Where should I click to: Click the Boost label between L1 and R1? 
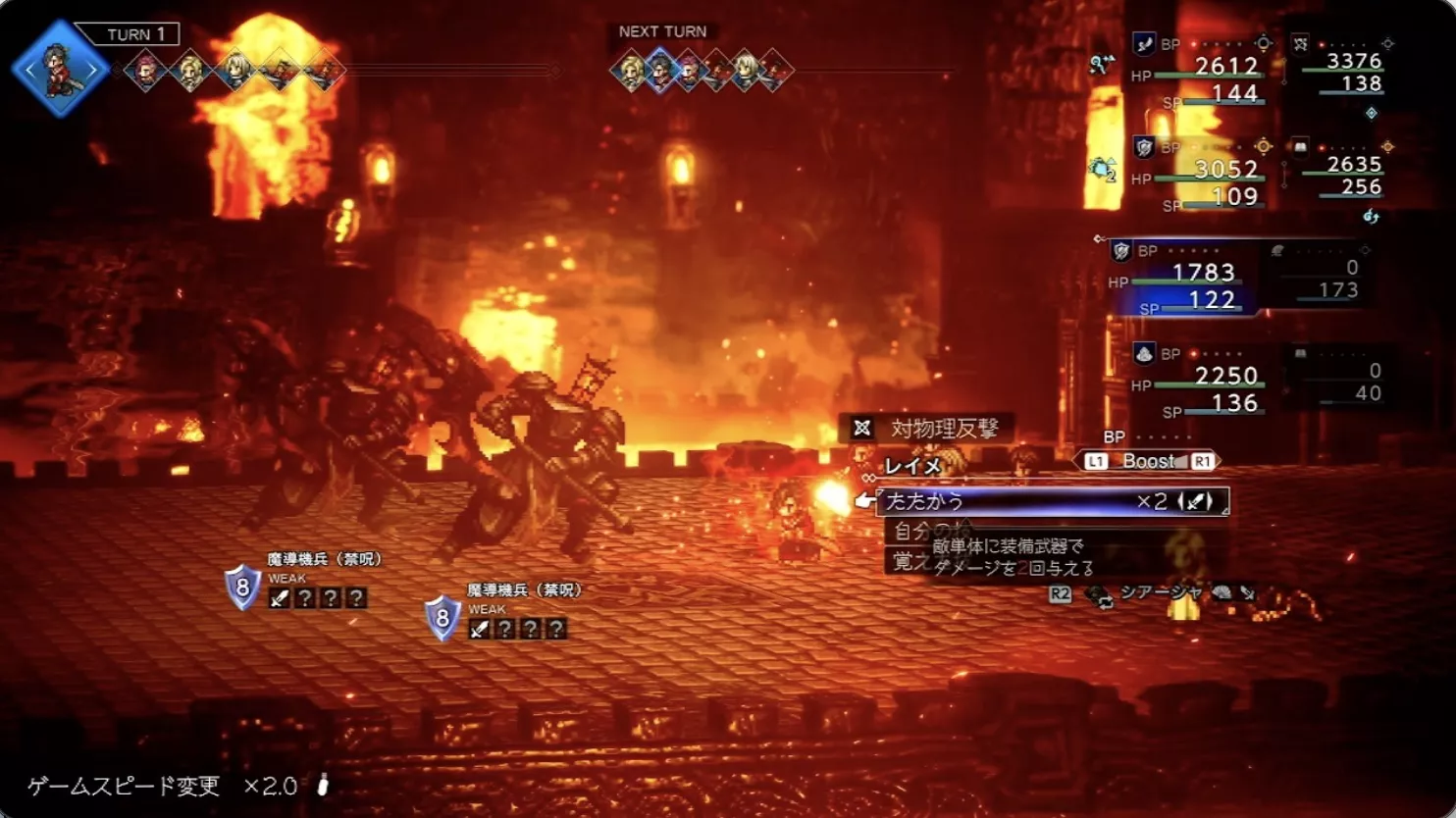click(x=1151, y=461)
